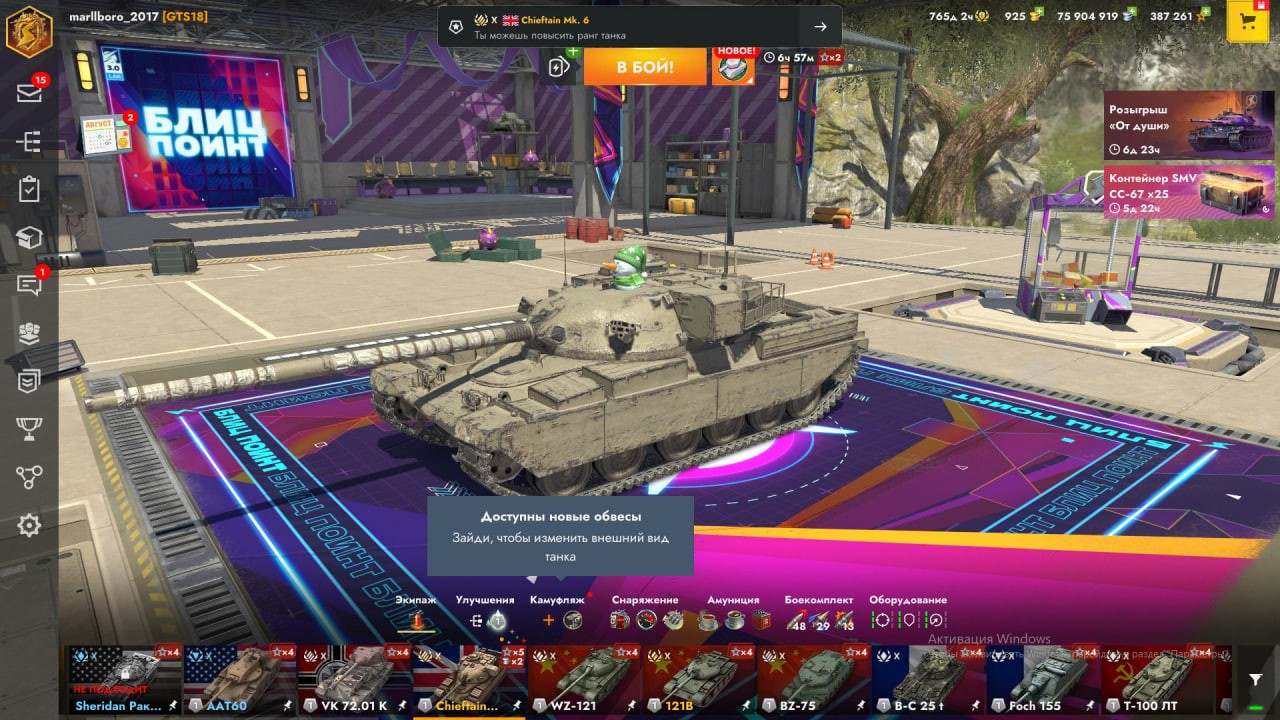Open the player profile clan badge

29,31
